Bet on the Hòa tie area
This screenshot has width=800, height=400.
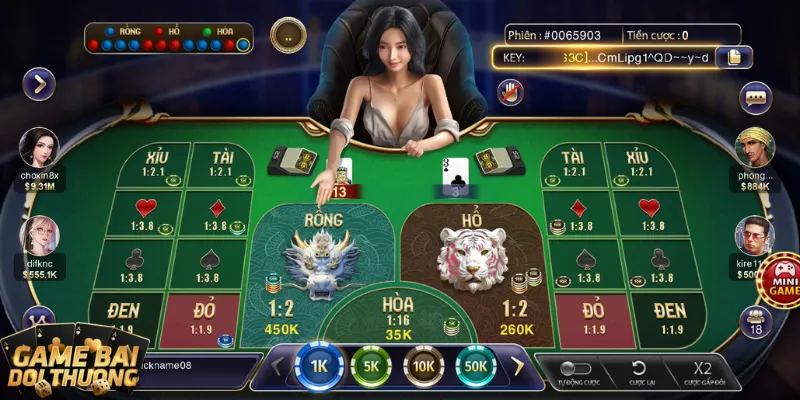pyautogui.click(x=398, y=312)
